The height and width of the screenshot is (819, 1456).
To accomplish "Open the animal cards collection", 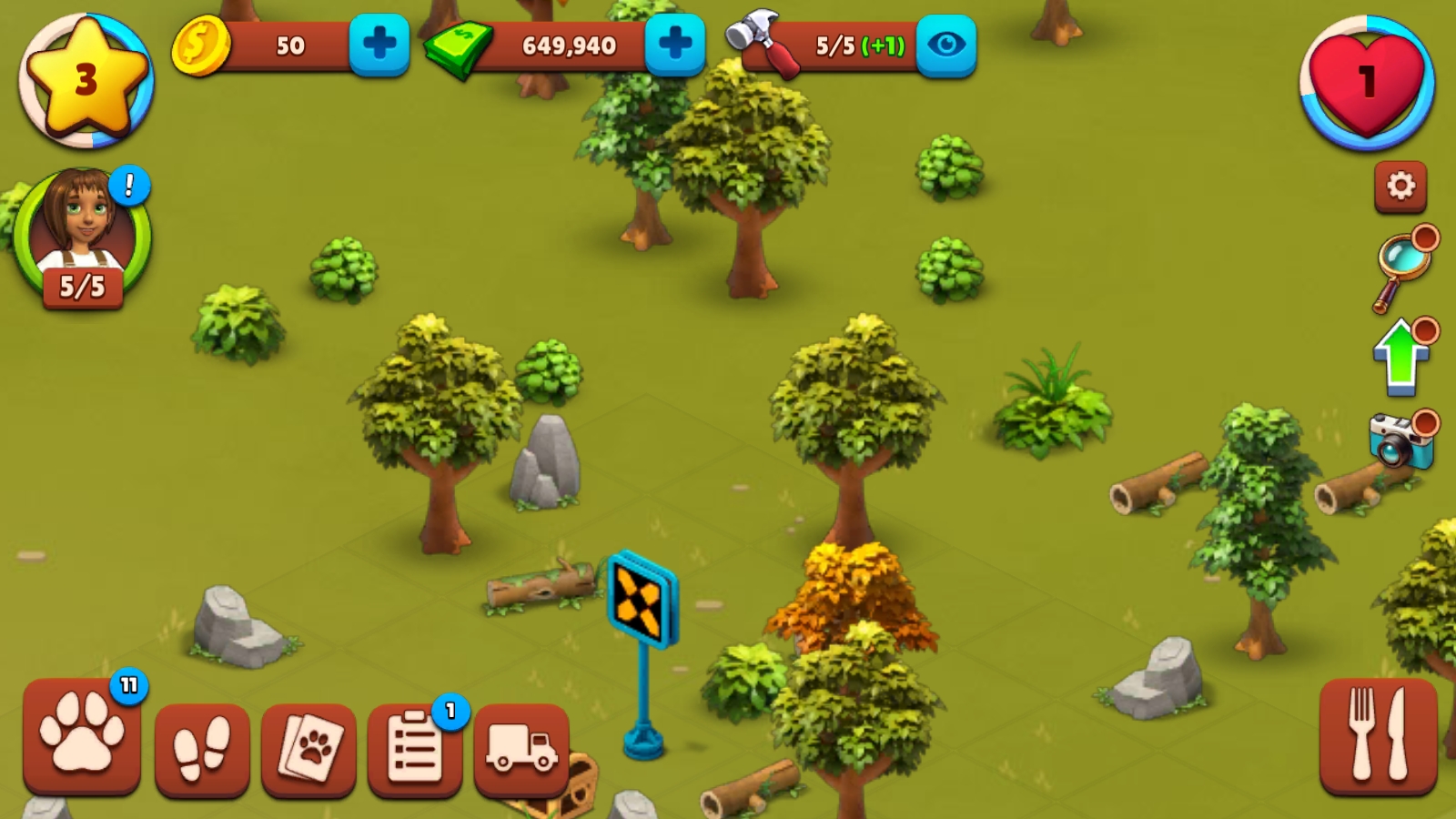I will click(x=308, y=749).
